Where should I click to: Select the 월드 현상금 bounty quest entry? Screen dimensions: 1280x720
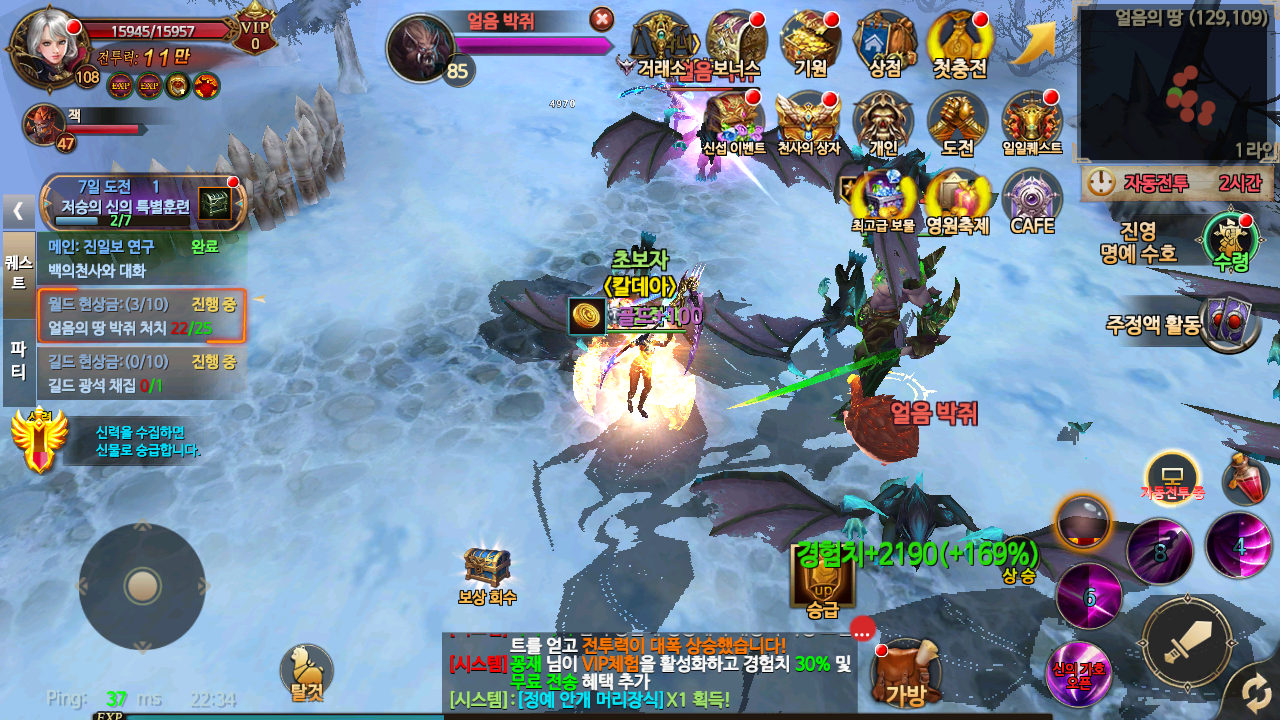(x=141, y=316)
